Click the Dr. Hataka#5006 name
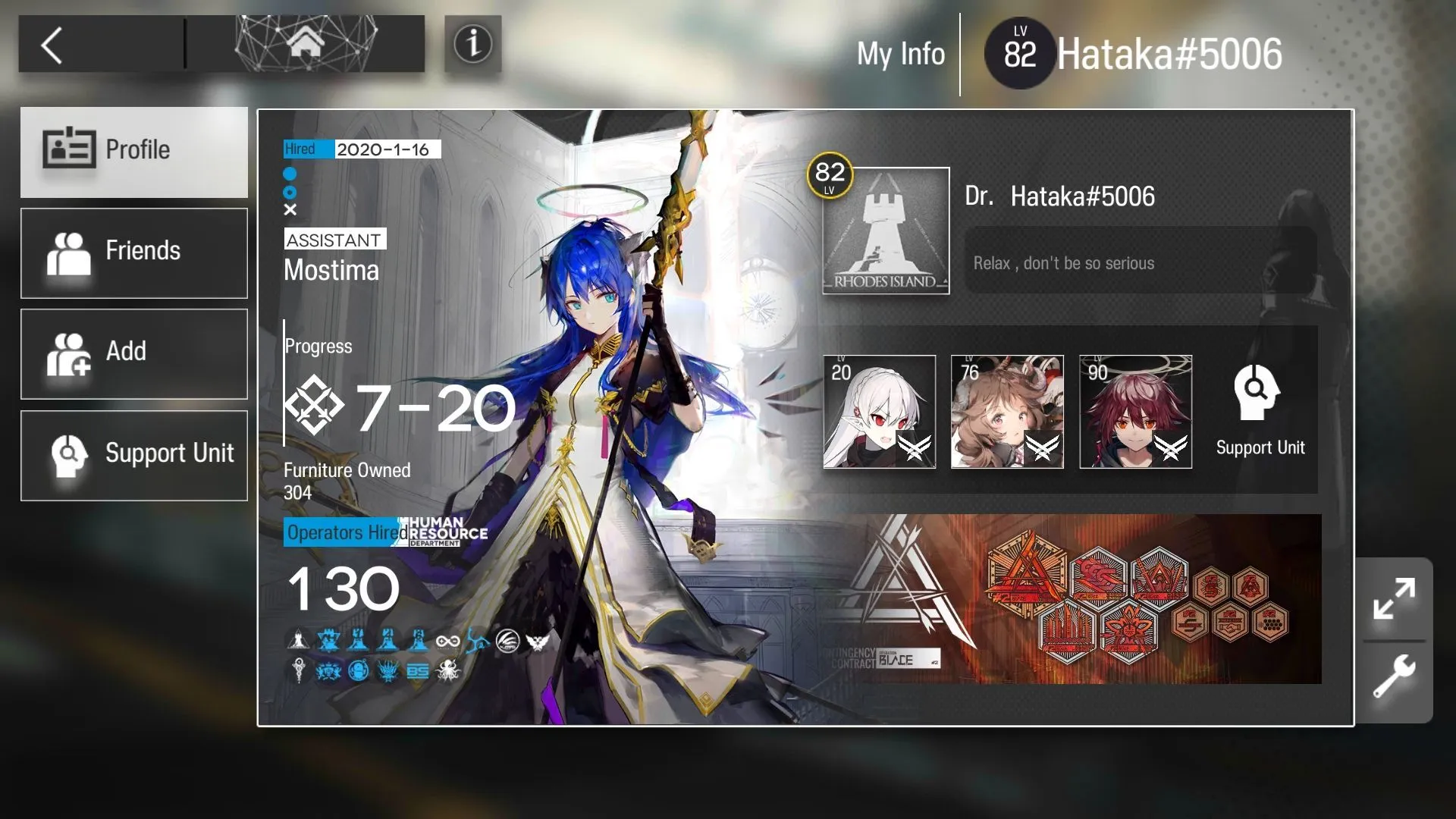Screen dimensions: 1456x819 click(1082, 196)
